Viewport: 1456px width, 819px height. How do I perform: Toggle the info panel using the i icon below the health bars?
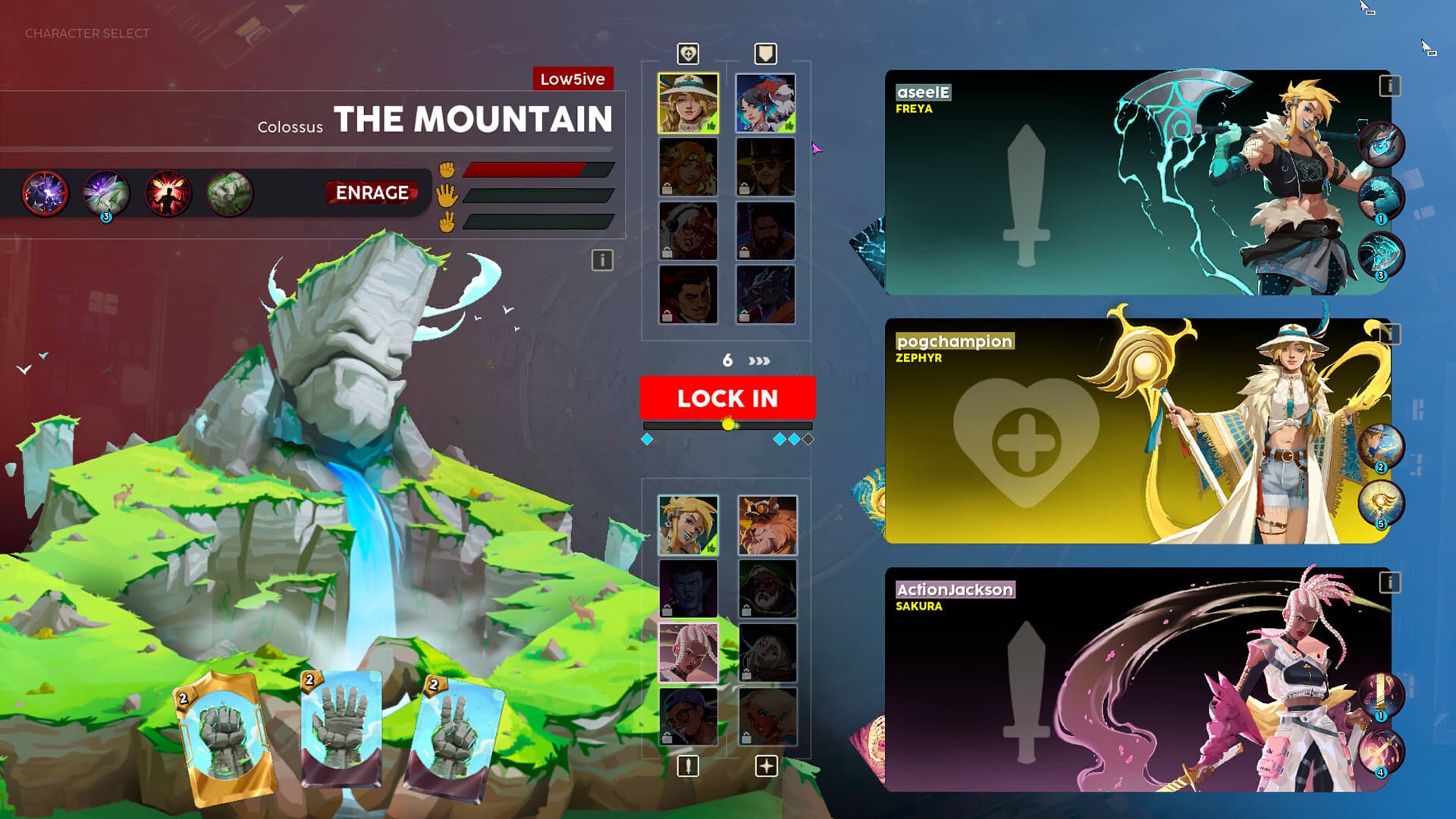point(601,262)
